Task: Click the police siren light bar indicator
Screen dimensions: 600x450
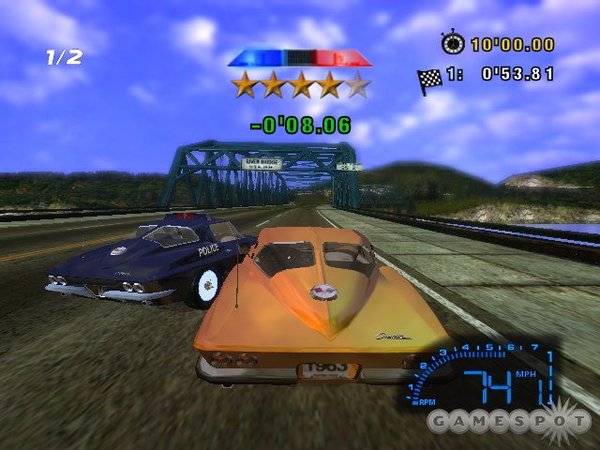Action: (298, 58)
